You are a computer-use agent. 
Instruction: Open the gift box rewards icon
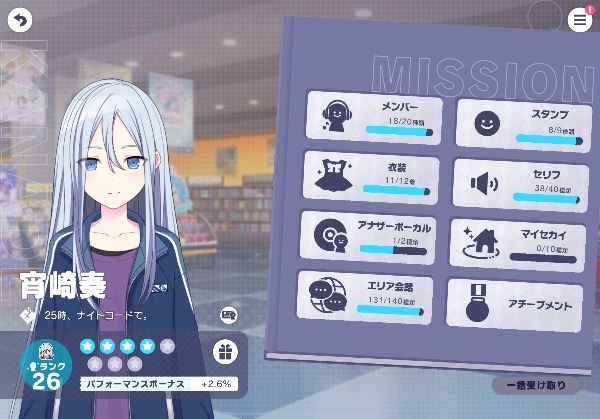pos(226,352)
